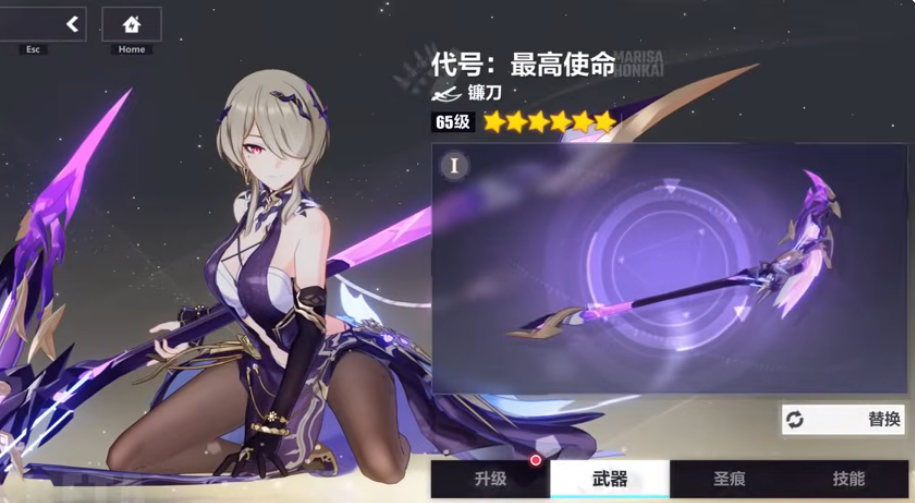Open the scythe weapon preview card
This screenshot has width=915, height=503.
point(669,268)
